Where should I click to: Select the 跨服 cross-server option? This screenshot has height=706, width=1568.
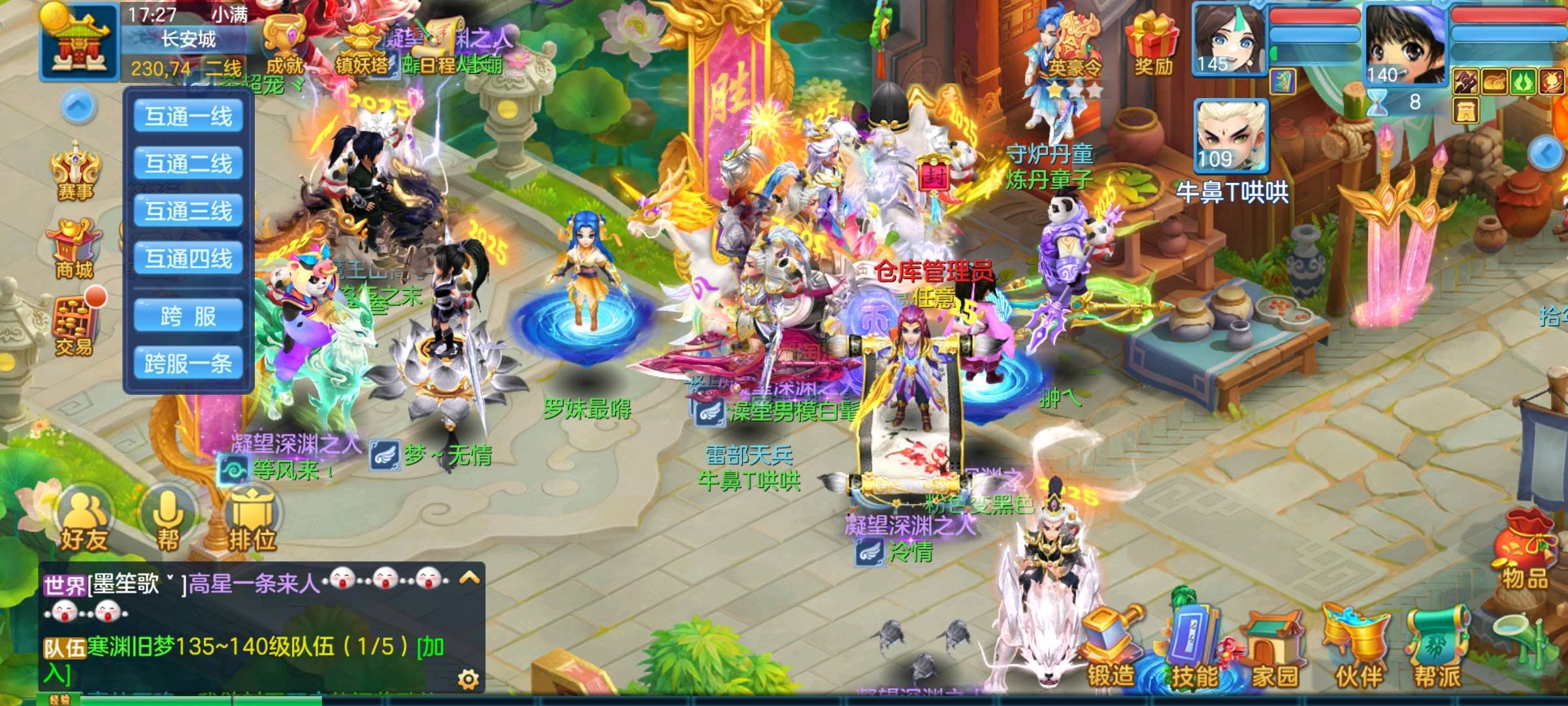(x=188, y=316)
